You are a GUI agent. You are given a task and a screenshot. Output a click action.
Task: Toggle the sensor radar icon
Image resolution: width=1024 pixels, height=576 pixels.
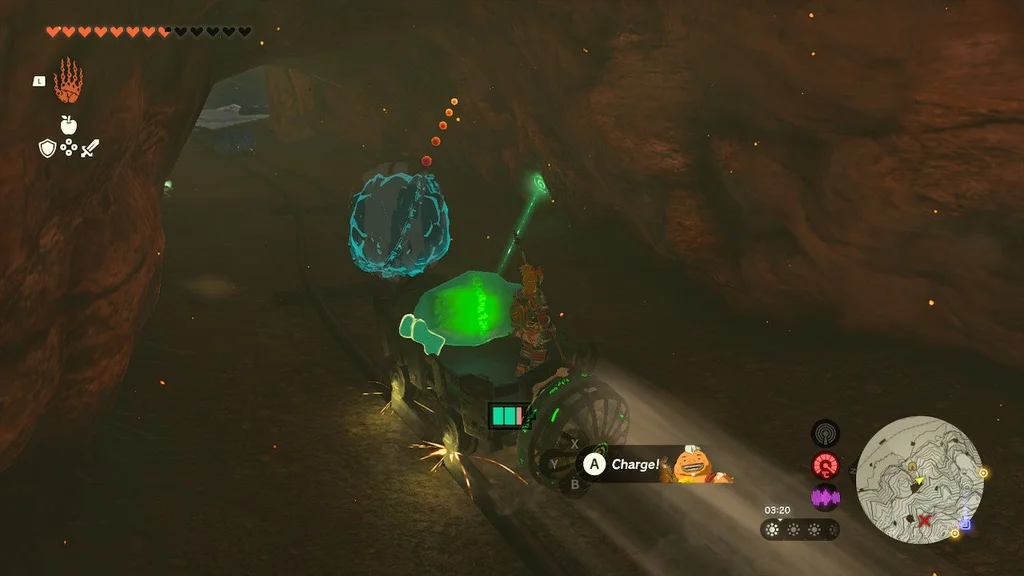click(825, 433)
